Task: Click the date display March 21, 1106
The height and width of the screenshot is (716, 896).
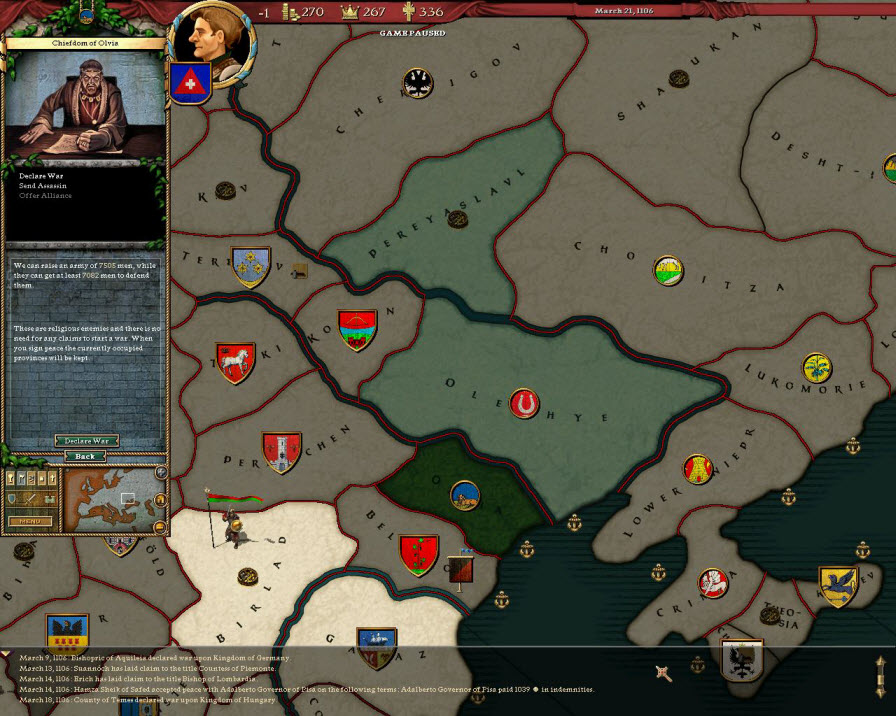Action: tap(622, 11)
